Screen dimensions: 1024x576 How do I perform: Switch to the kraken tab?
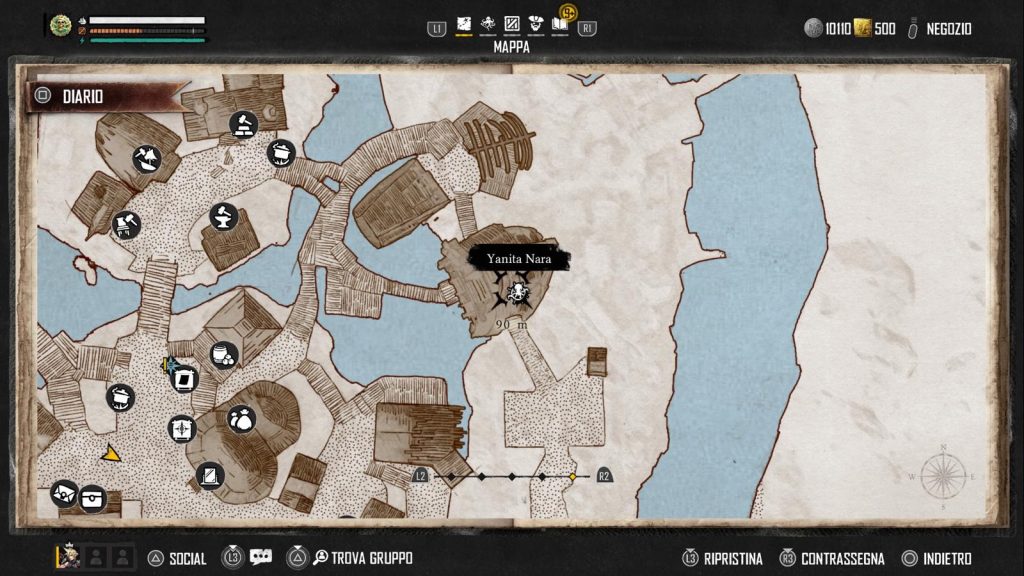point(488,25)
